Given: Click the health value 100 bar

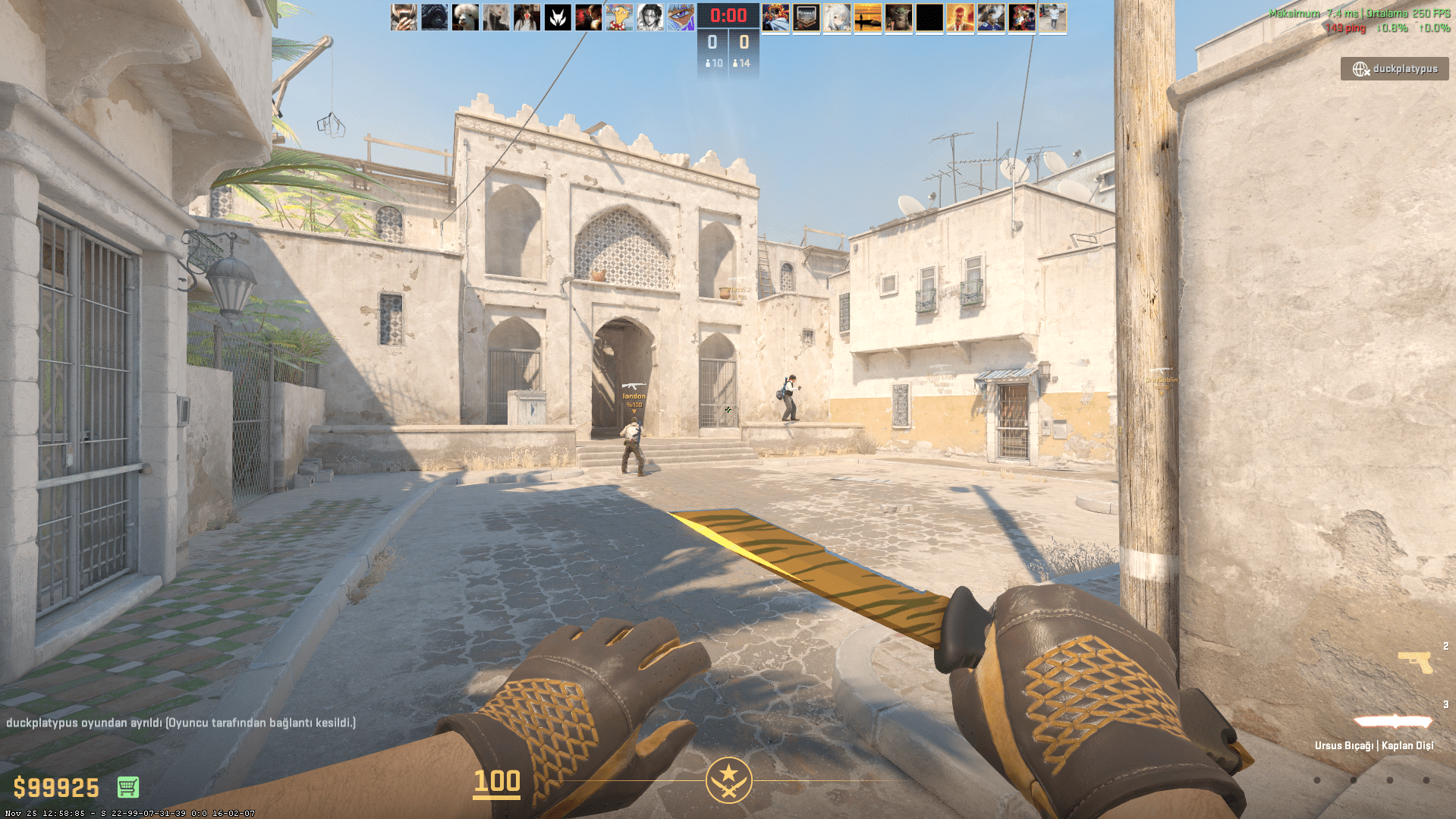Looking at the screenshot, I should (x=497, y=782).
